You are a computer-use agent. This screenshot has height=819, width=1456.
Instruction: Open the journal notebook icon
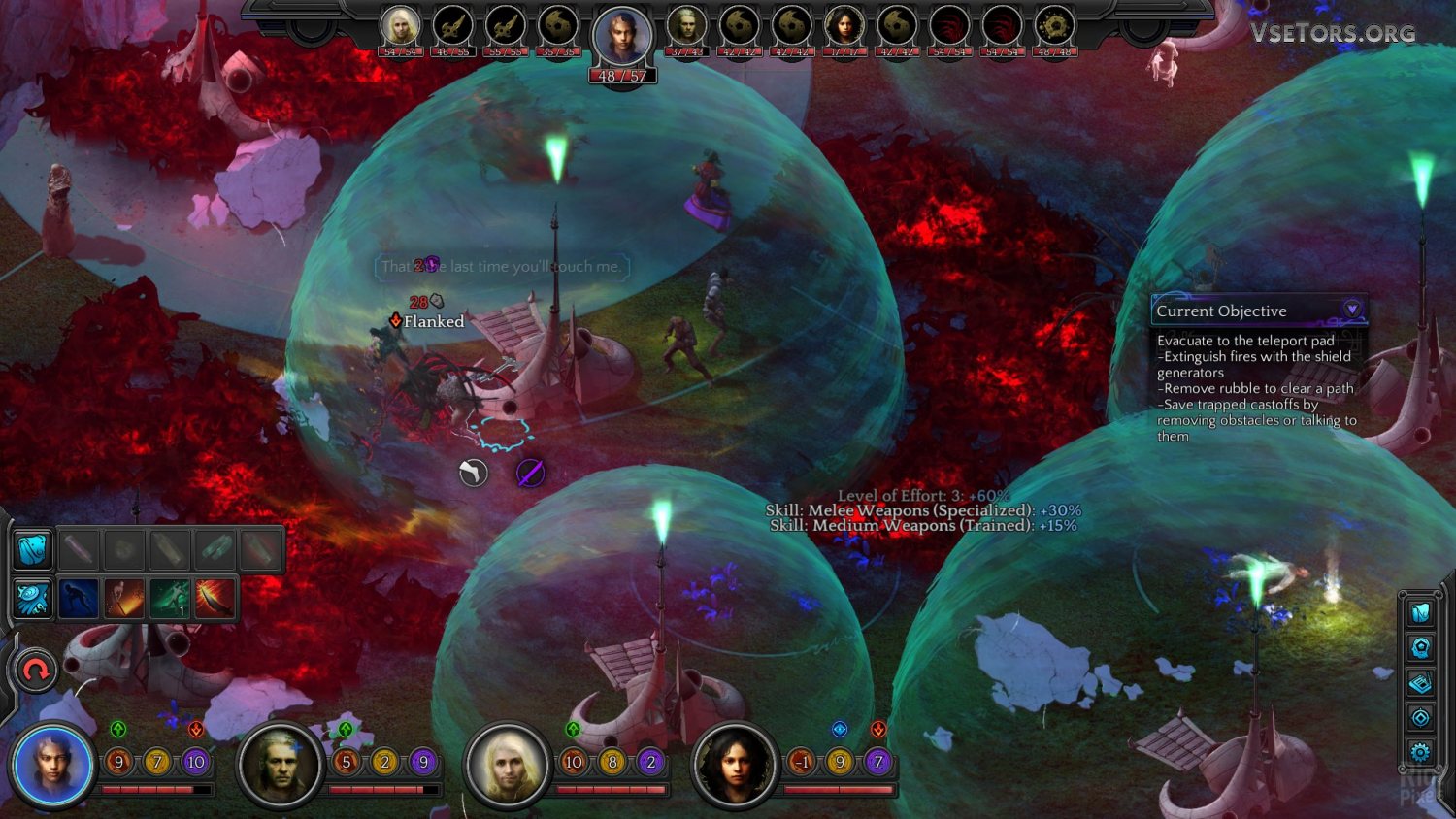coord(1421,683)
